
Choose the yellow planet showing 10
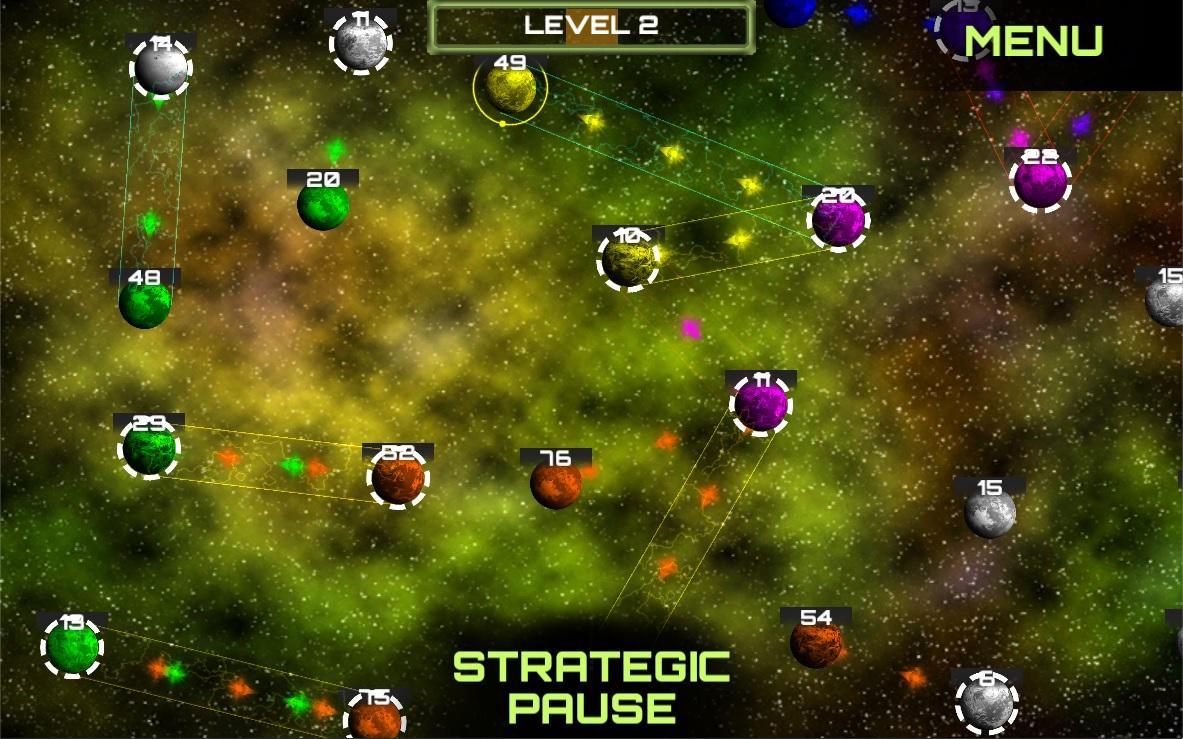[628, 260]
